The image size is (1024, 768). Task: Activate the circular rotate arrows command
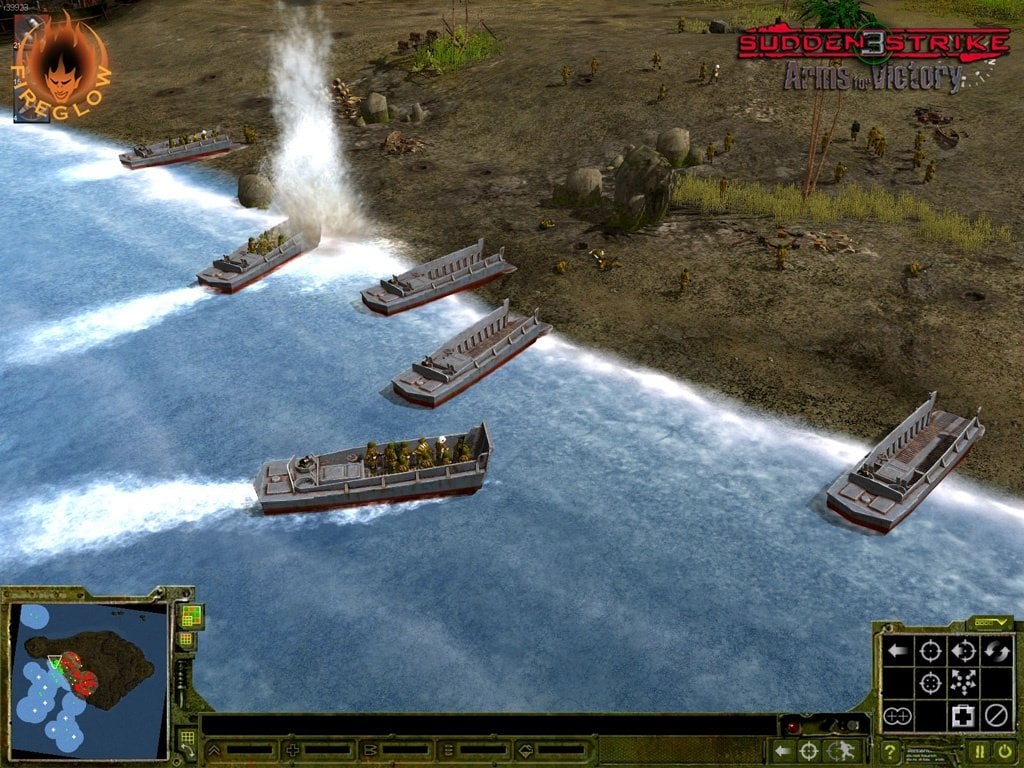pos(995,652)
